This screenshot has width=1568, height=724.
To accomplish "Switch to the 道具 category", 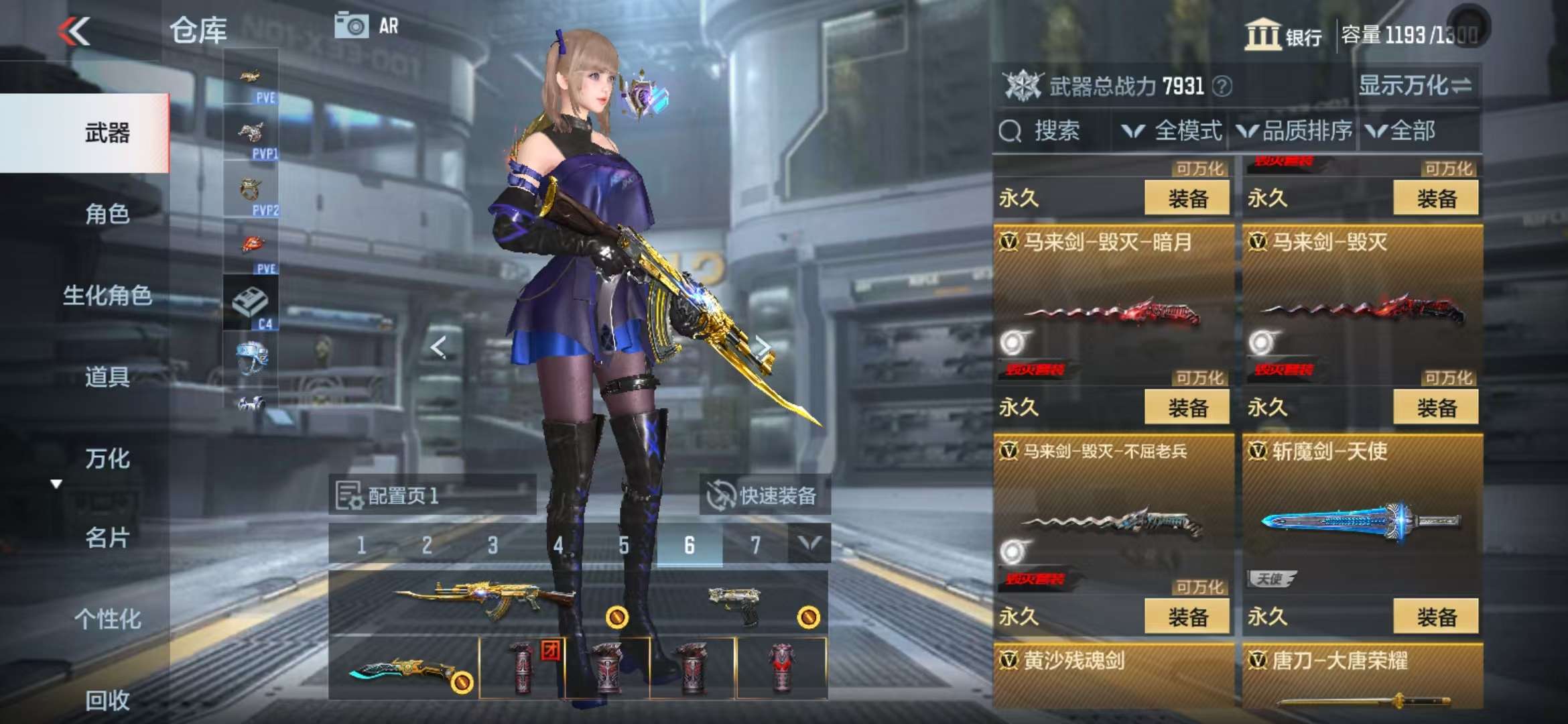I will [x=107, y=377].
